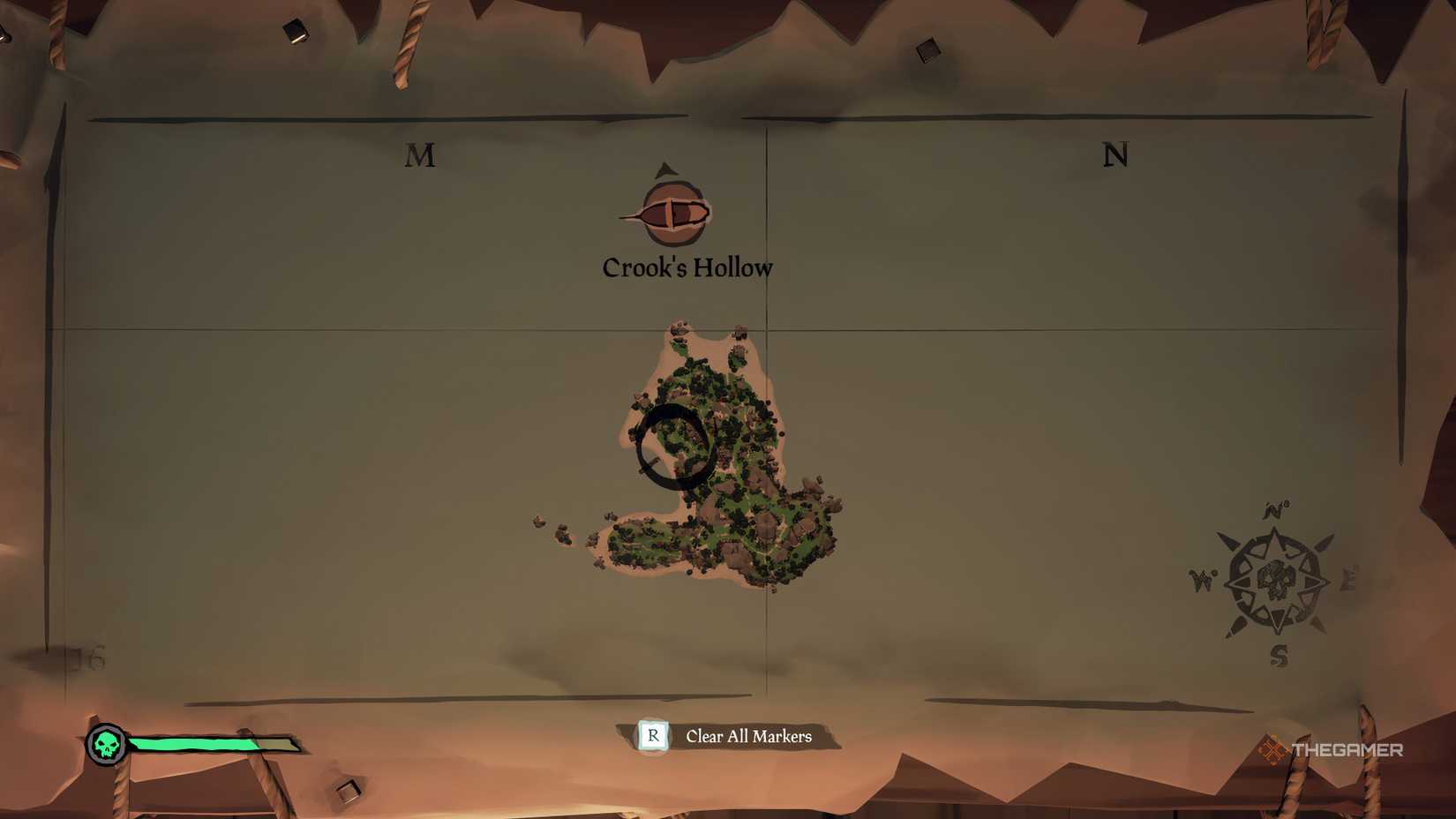Screen dimensions: 1456x819
Task: Click the green skull health icon
Action: coord(106,744)
